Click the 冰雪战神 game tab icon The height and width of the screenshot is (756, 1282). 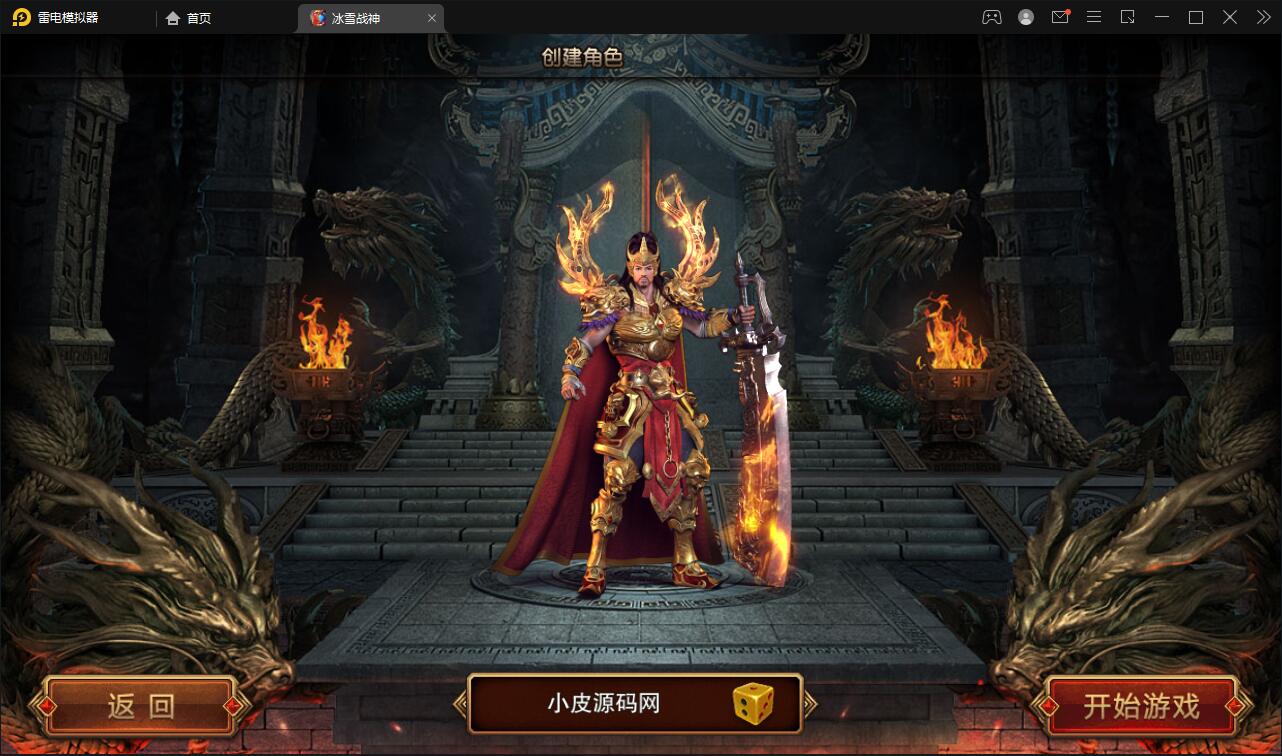(317, 17)
